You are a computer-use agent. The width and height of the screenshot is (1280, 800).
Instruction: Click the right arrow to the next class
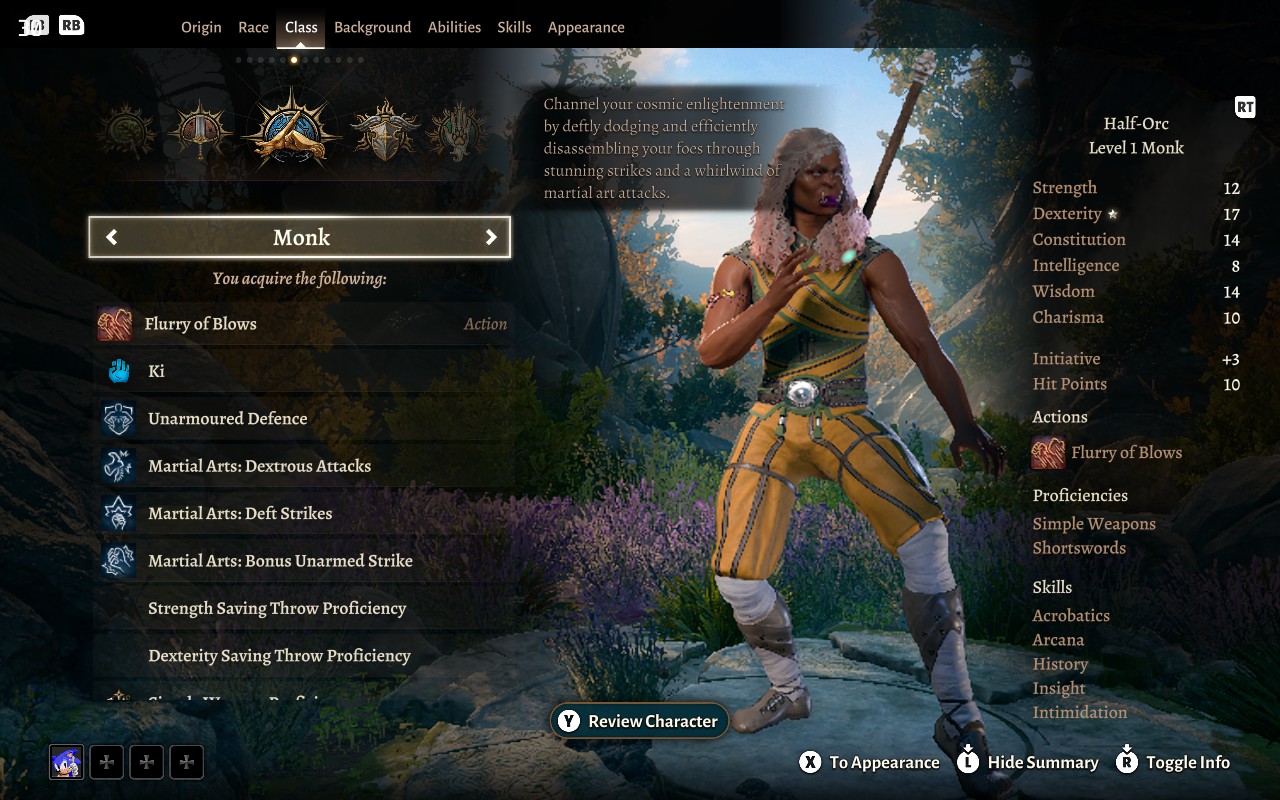(x=491, y=237)
